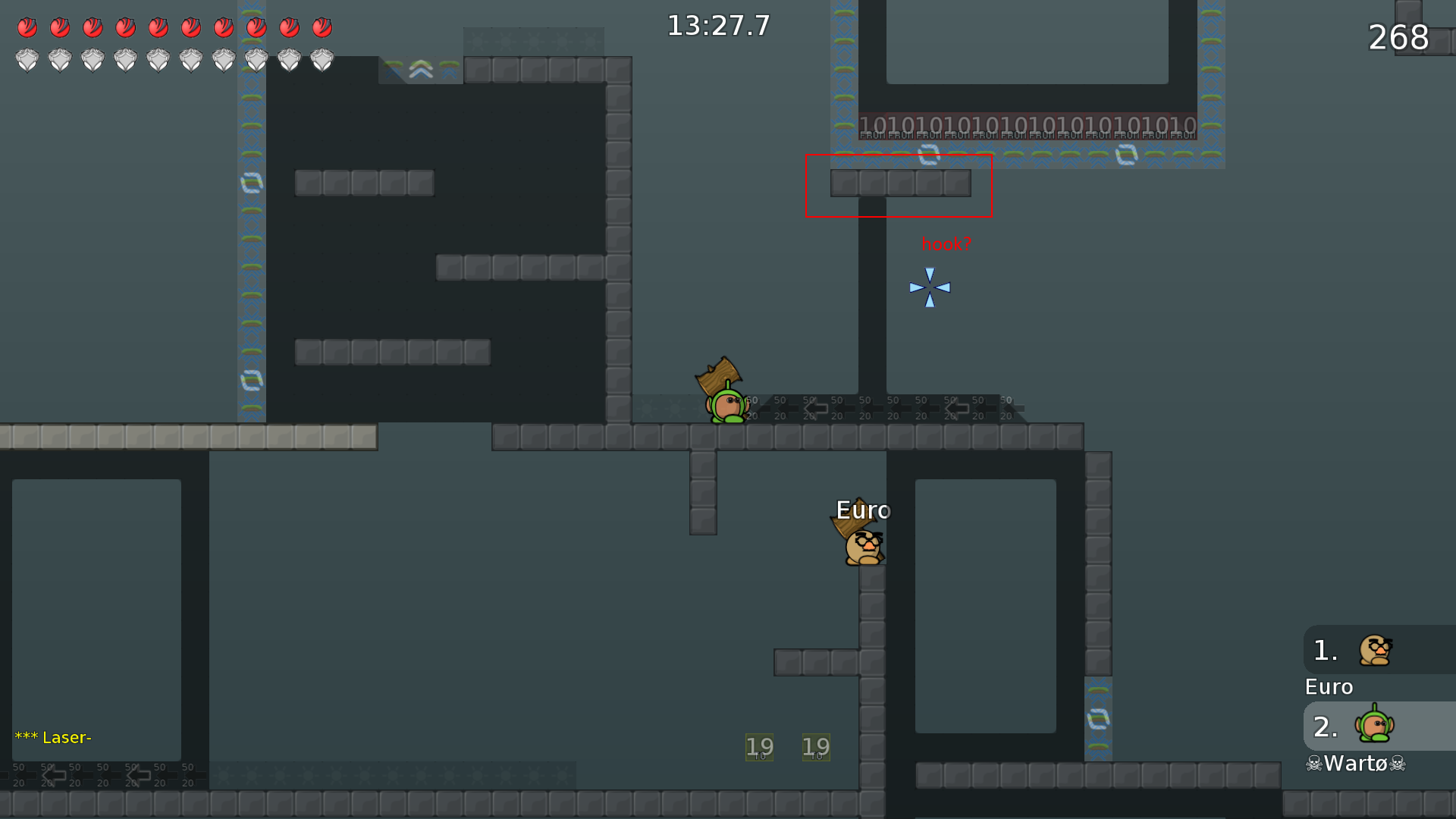Viewport: 1456px width, 819px height.
Task: Click the Euro name tag above the player
Action: coord(863,510)
